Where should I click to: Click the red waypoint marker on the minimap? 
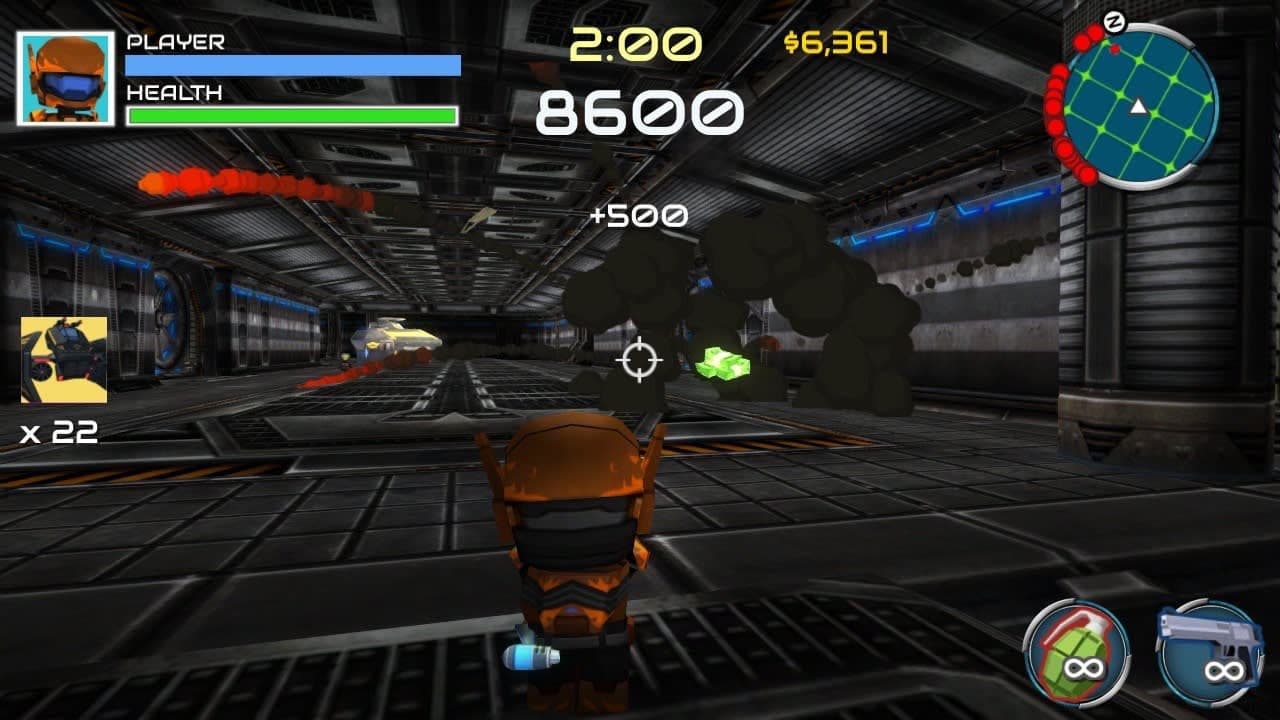1113,50
